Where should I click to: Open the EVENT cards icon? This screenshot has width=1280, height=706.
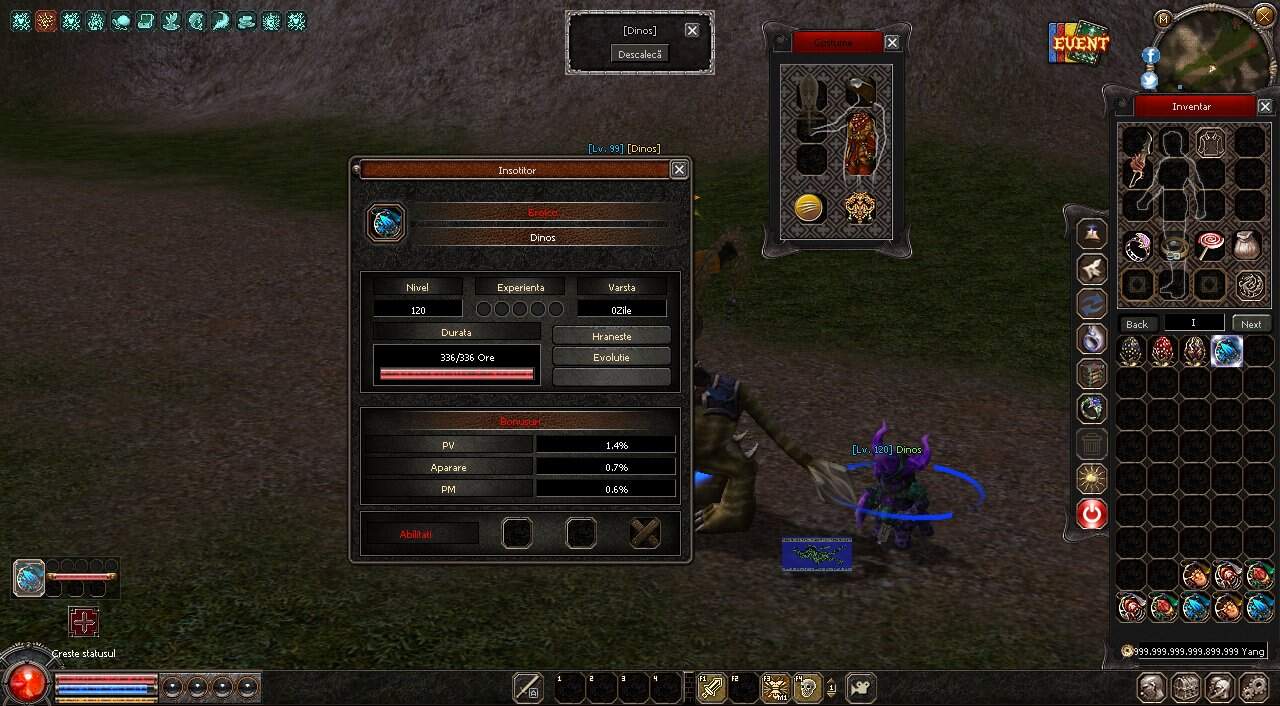[x=1079, y=42]
